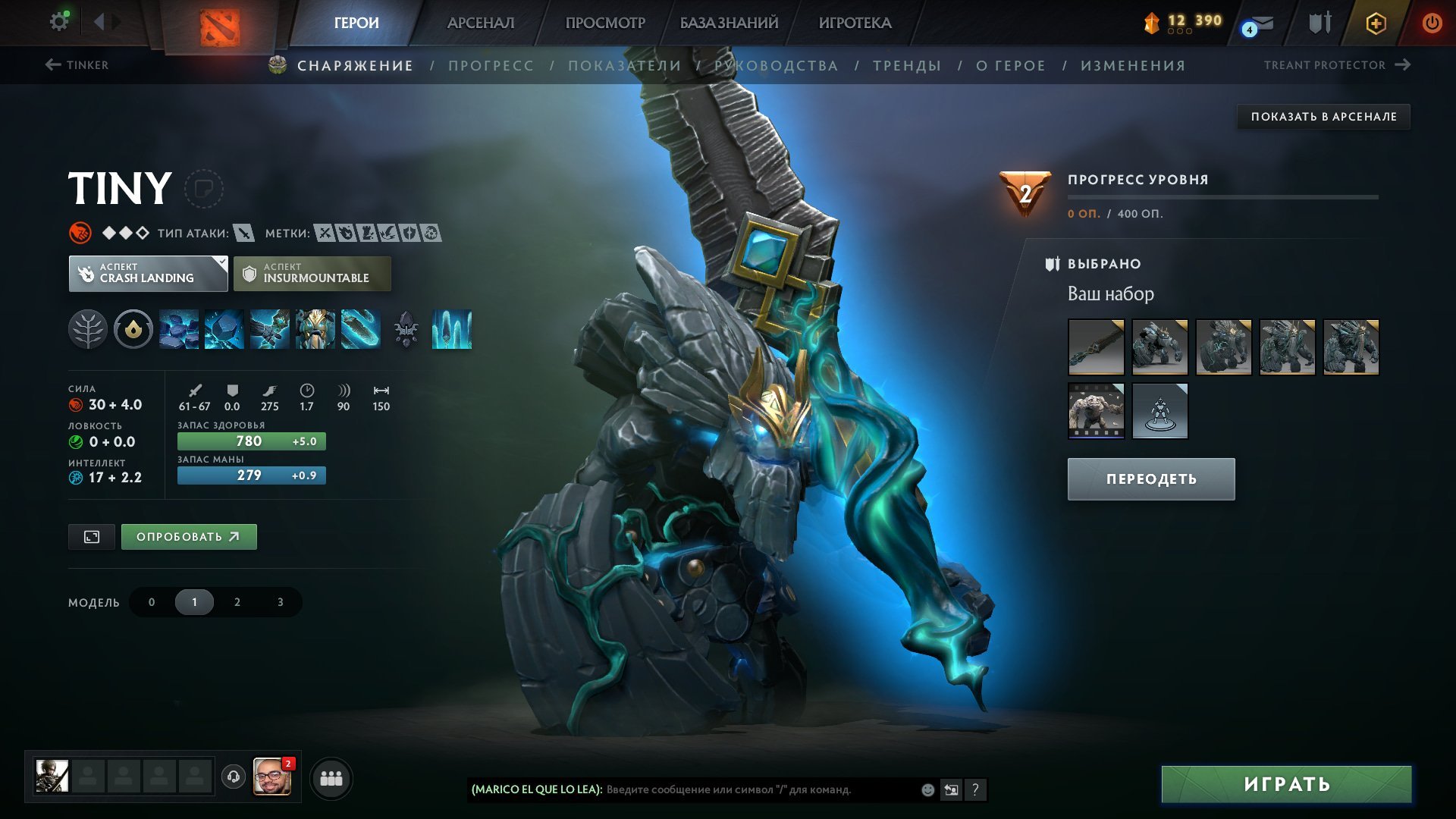Click the health bar showing 780

(251, 440)
